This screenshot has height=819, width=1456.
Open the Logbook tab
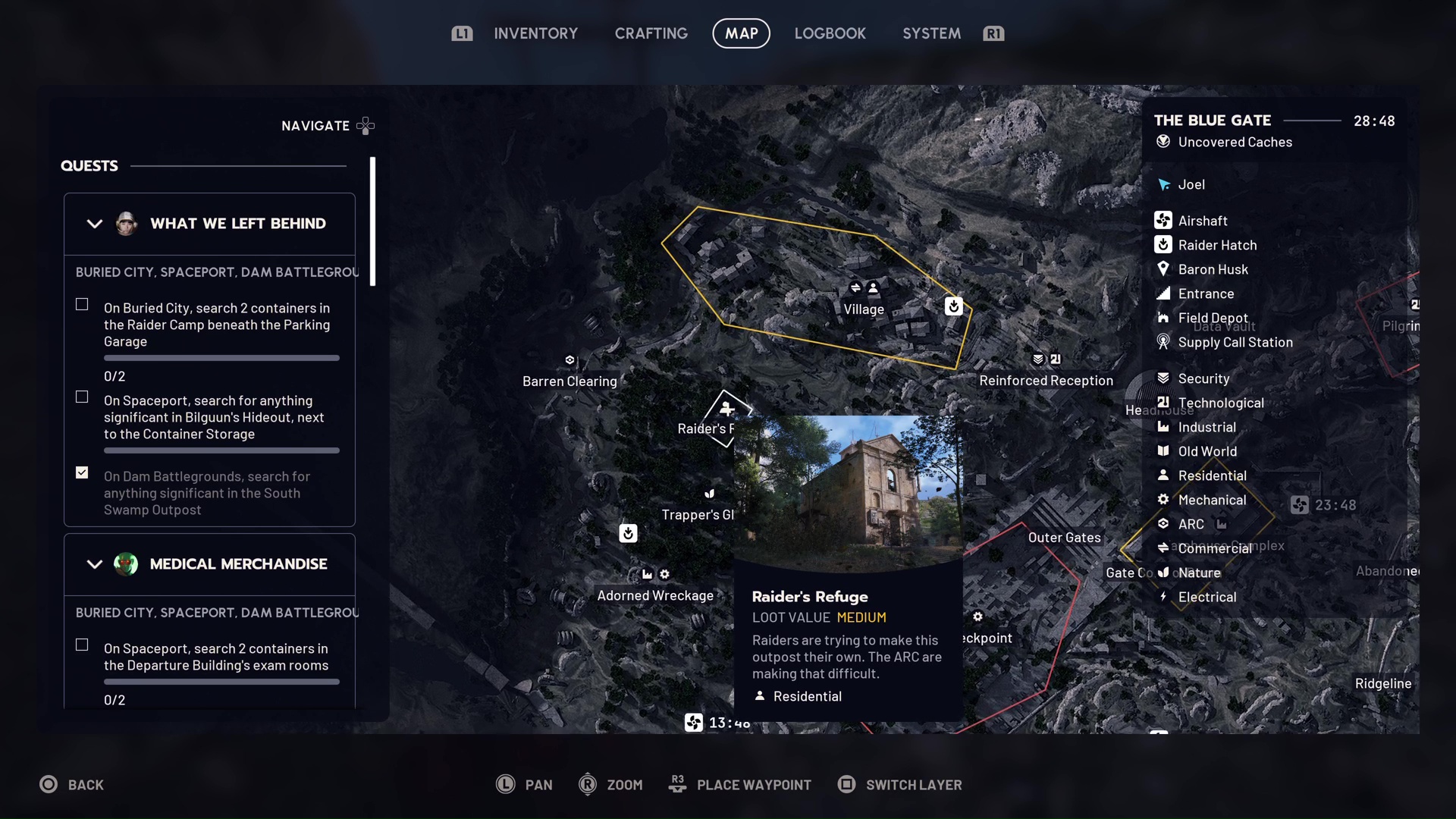(x=830, y=33)
